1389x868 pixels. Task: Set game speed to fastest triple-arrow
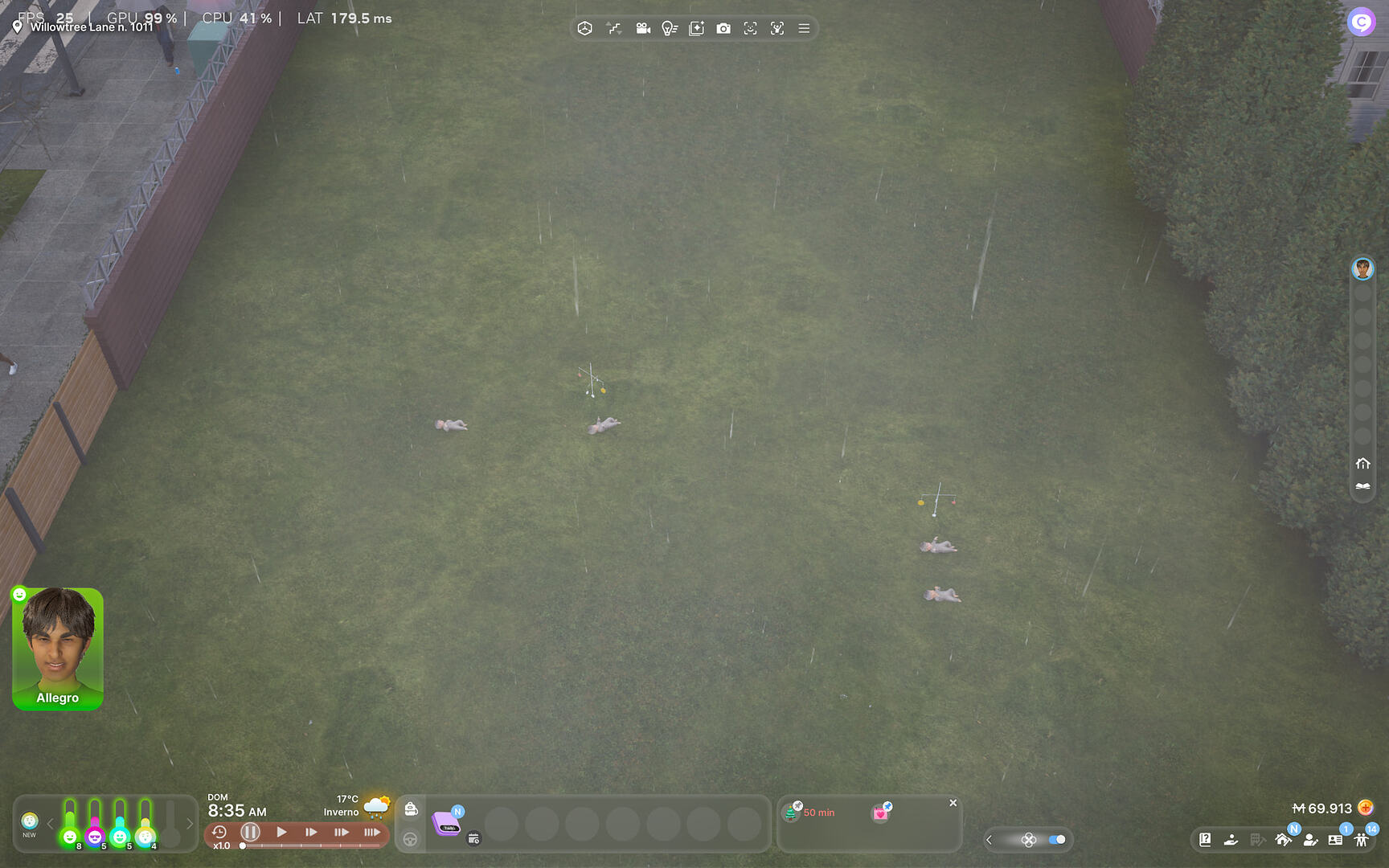pyautogui.click(x=371, y=833)
